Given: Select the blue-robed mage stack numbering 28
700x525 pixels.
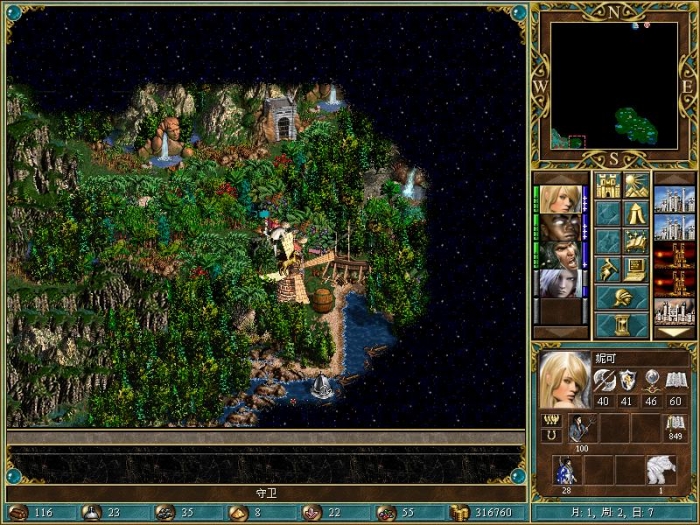Looking at the screenshot, I should pos(567,470).
